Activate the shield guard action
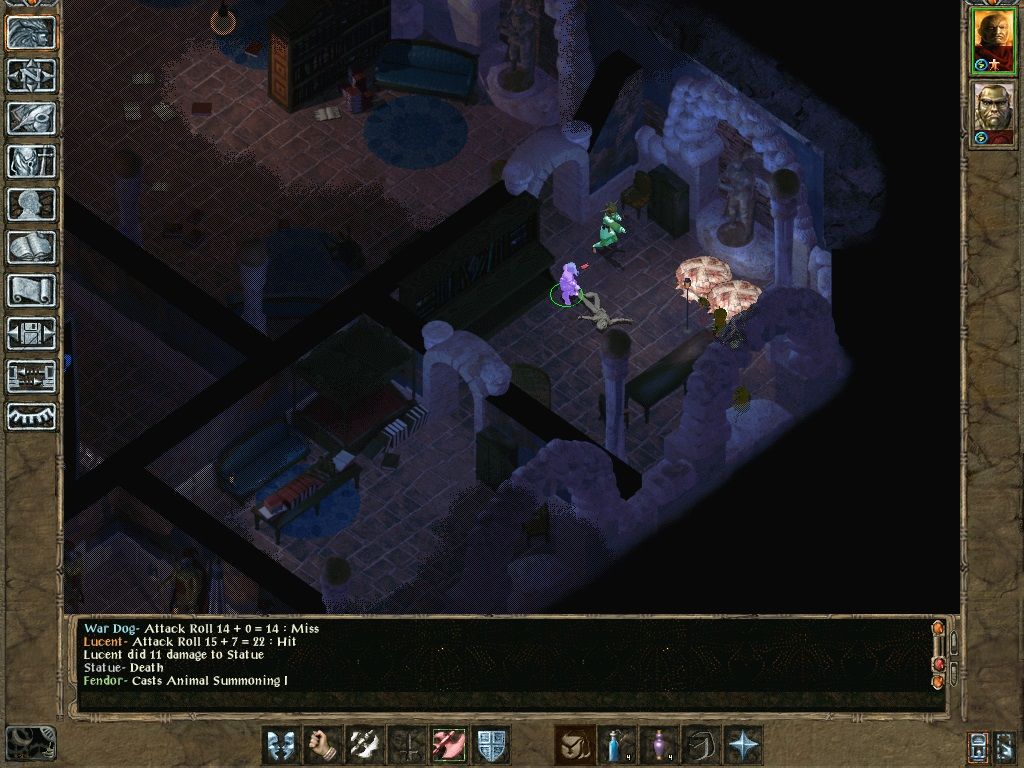The height and width of the screenshot is (768, 1024). tap(491, 745)
